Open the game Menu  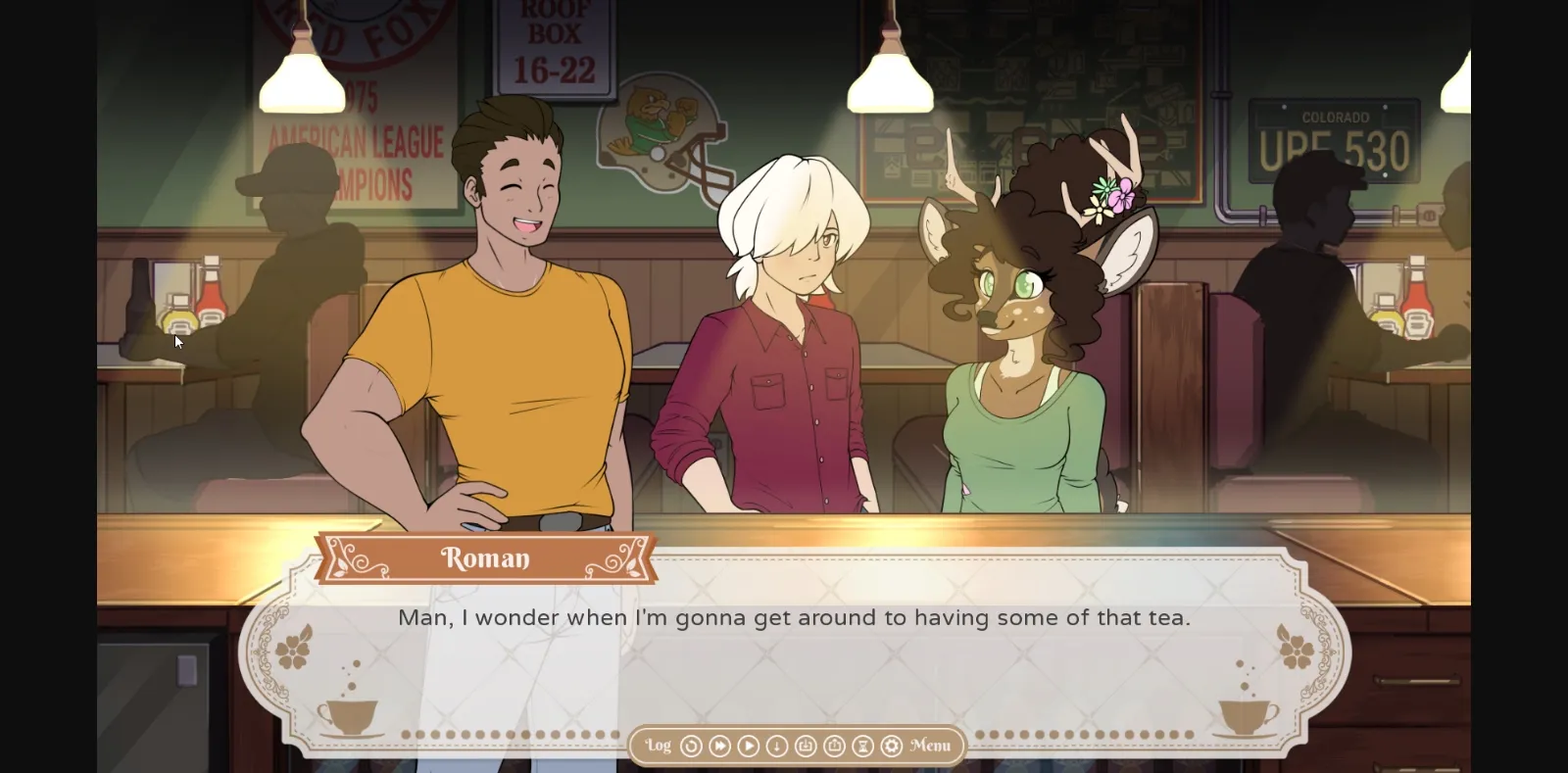click(930, 746)
